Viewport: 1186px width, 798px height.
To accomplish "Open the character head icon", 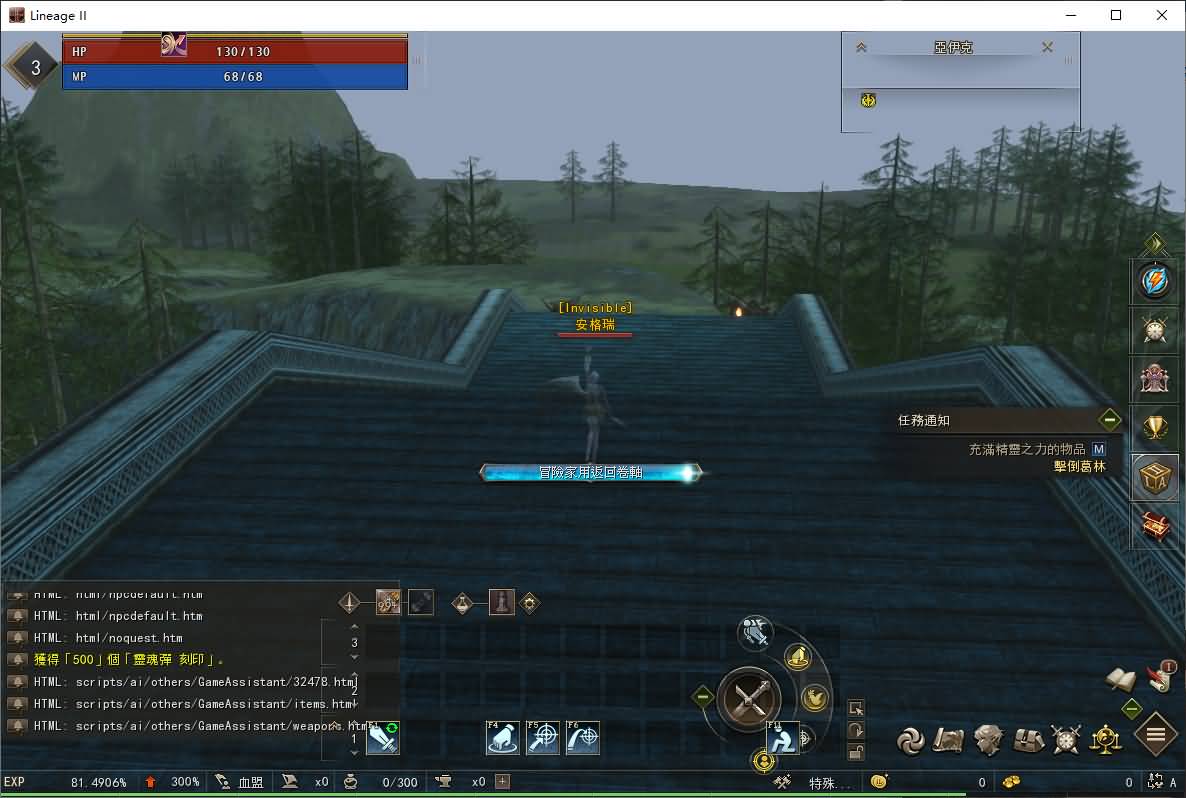I will point(988,740).
